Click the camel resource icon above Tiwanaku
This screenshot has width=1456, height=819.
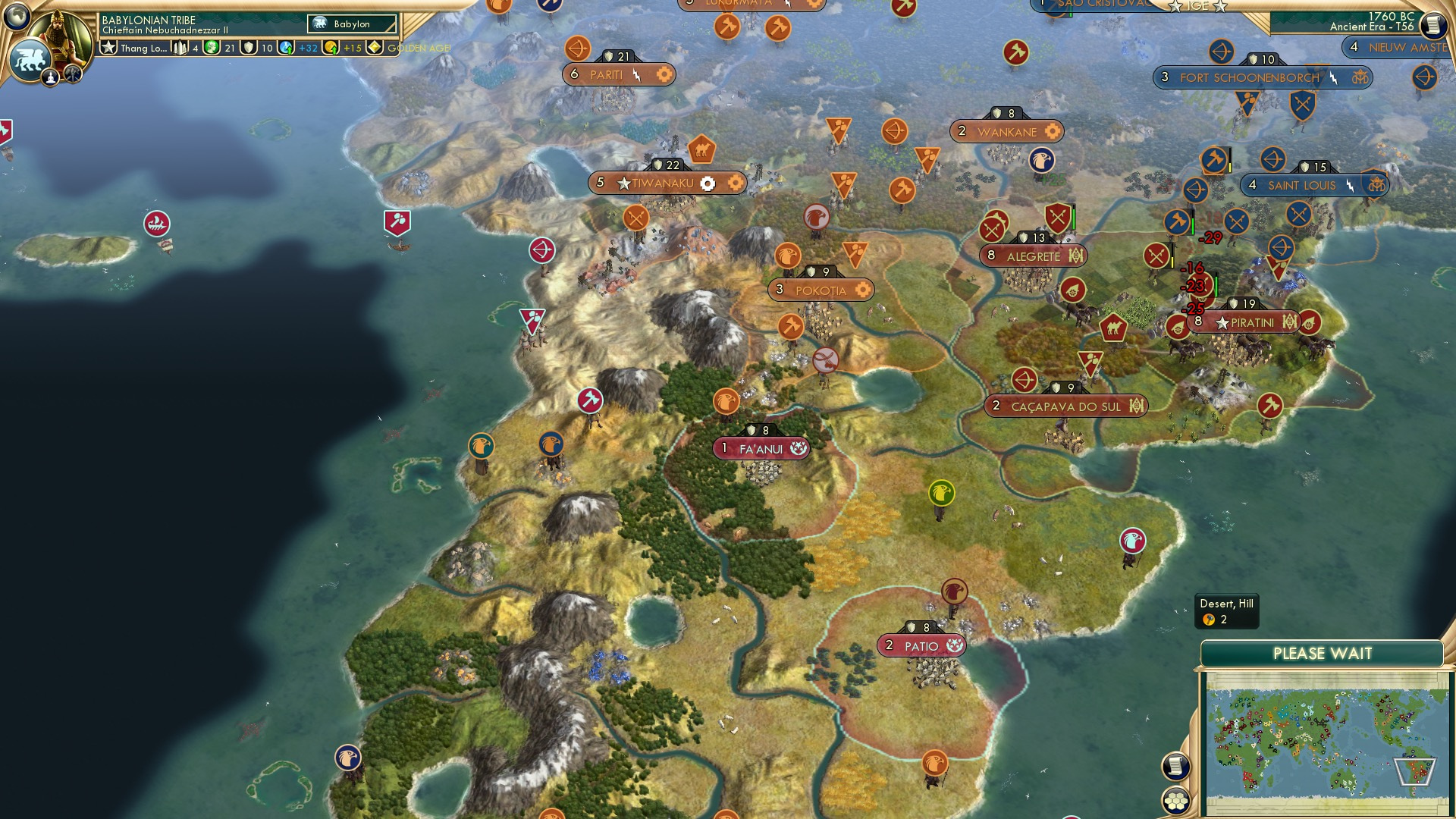(x=701, y=151)
